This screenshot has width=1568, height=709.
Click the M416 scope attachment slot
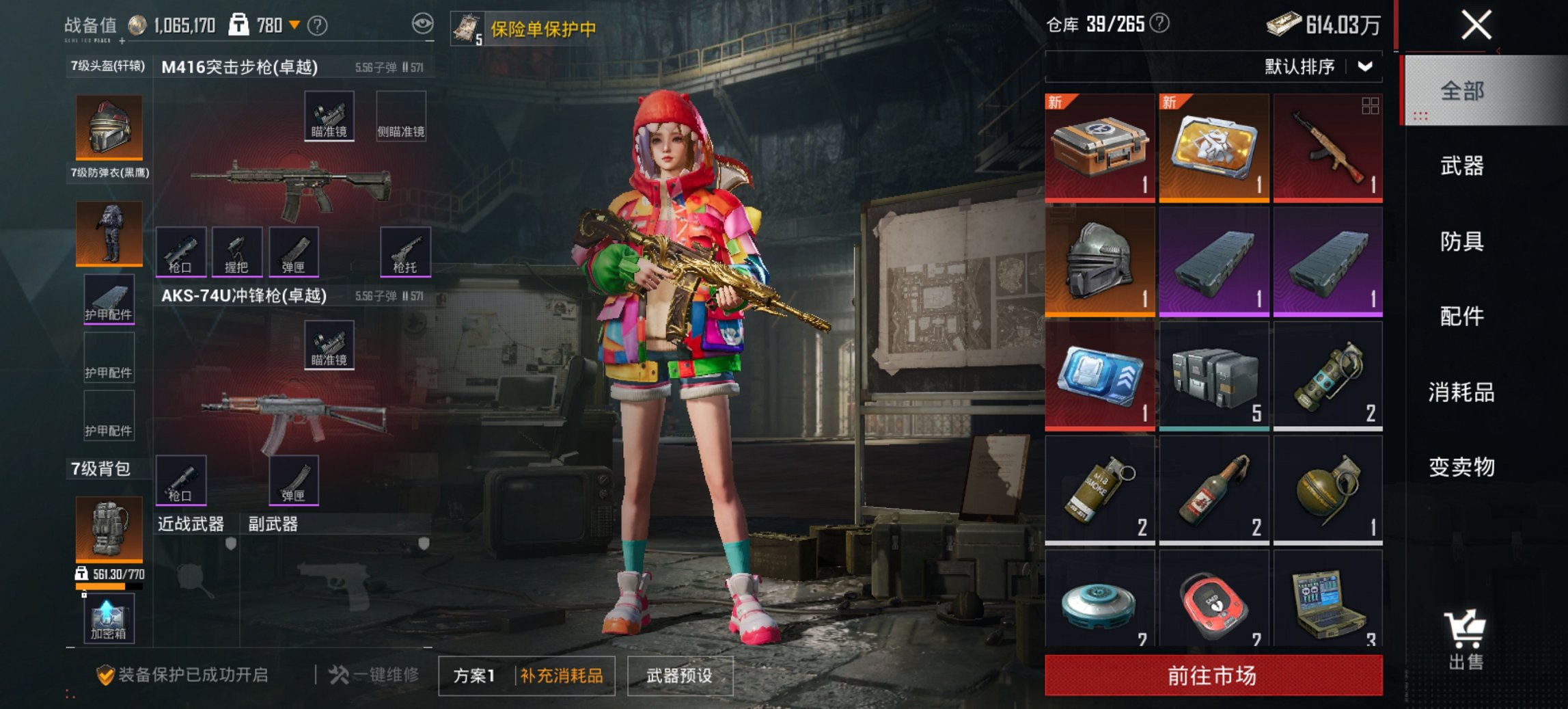[331, 116]
